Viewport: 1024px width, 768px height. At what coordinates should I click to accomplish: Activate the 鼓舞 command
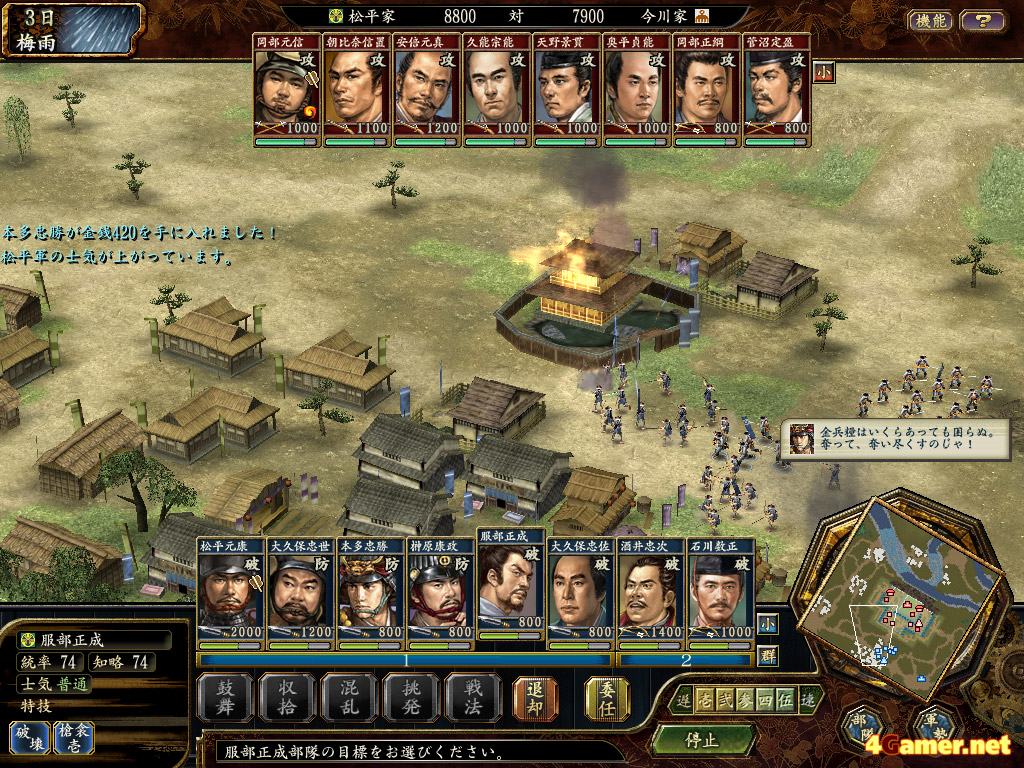224,697
